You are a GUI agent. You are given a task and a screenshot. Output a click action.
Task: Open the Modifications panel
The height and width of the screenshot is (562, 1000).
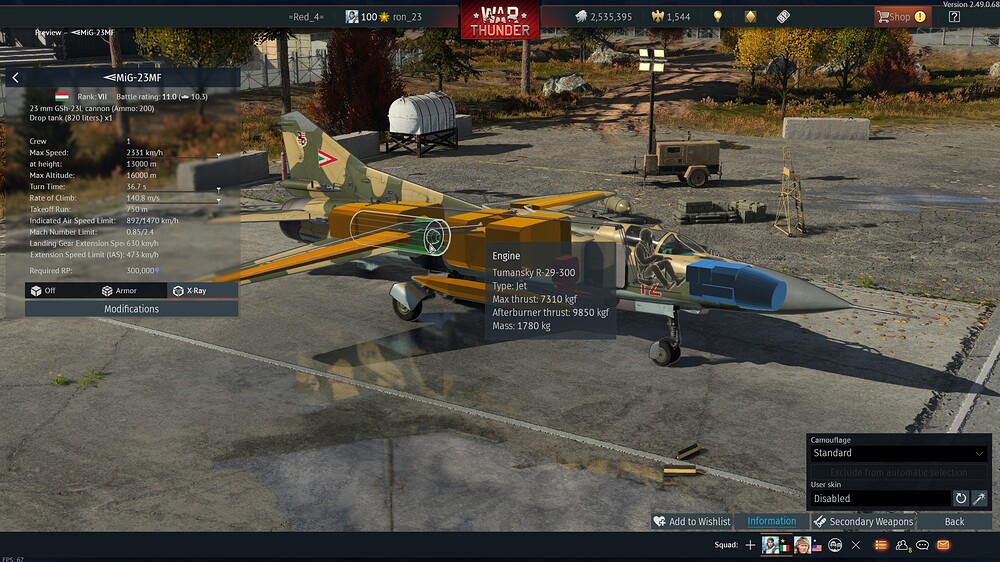click(x=131, y=309)
